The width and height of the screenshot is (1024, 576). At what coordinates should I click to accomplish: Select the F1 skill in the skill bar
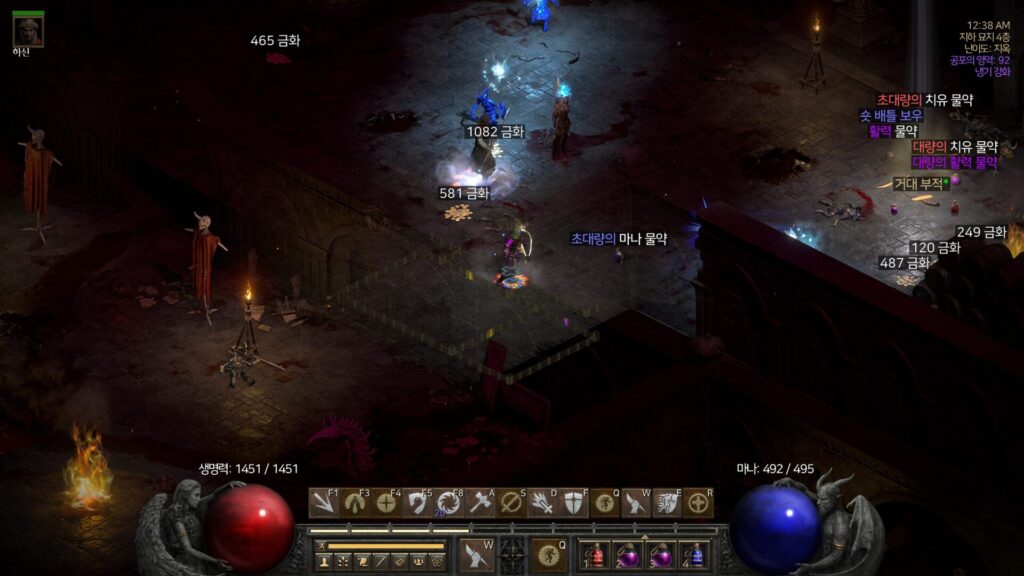point(323,503)
